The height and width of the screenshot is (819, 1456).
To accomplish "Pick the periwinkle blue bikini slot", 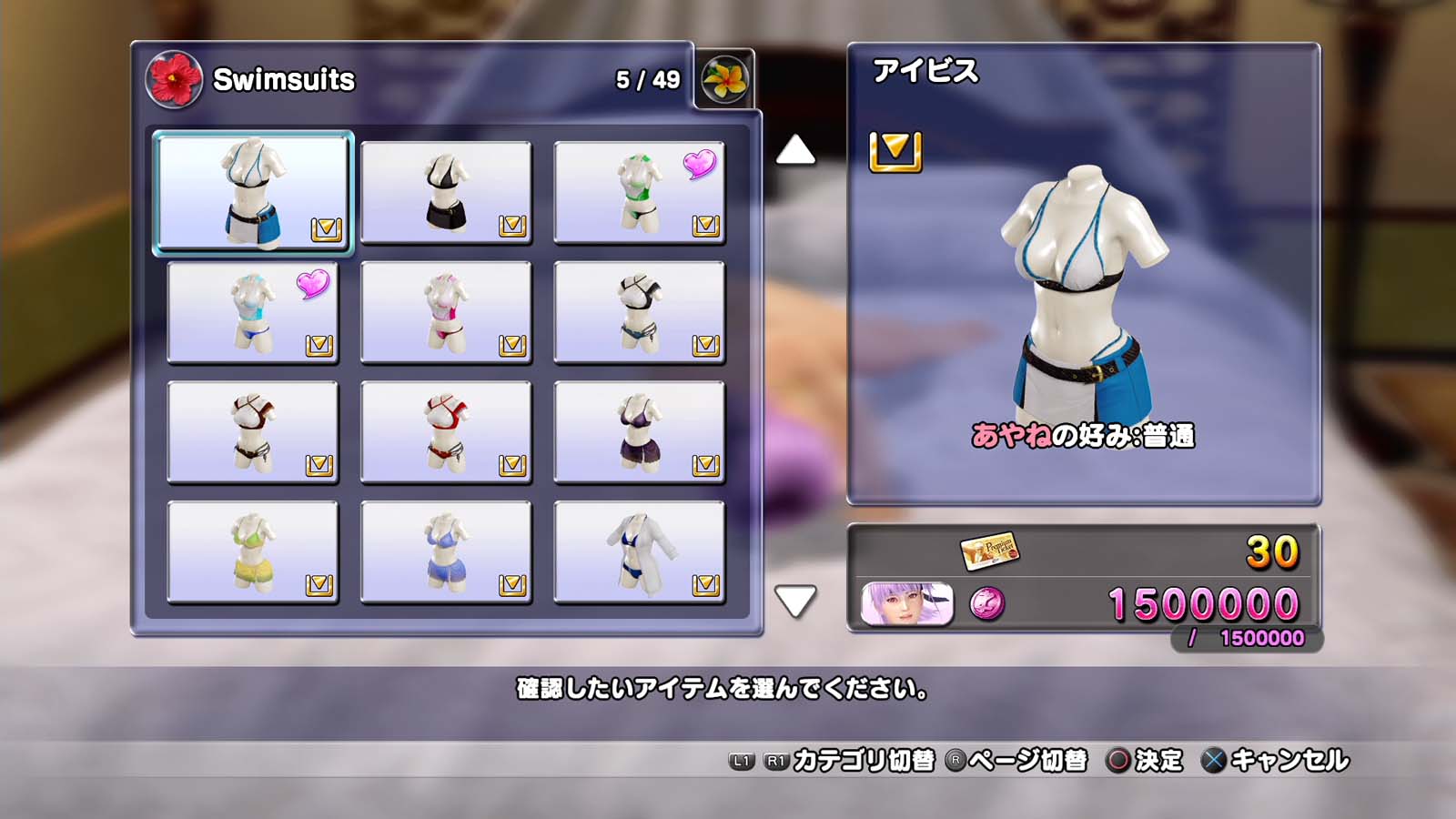I will [x=446, y=552].
